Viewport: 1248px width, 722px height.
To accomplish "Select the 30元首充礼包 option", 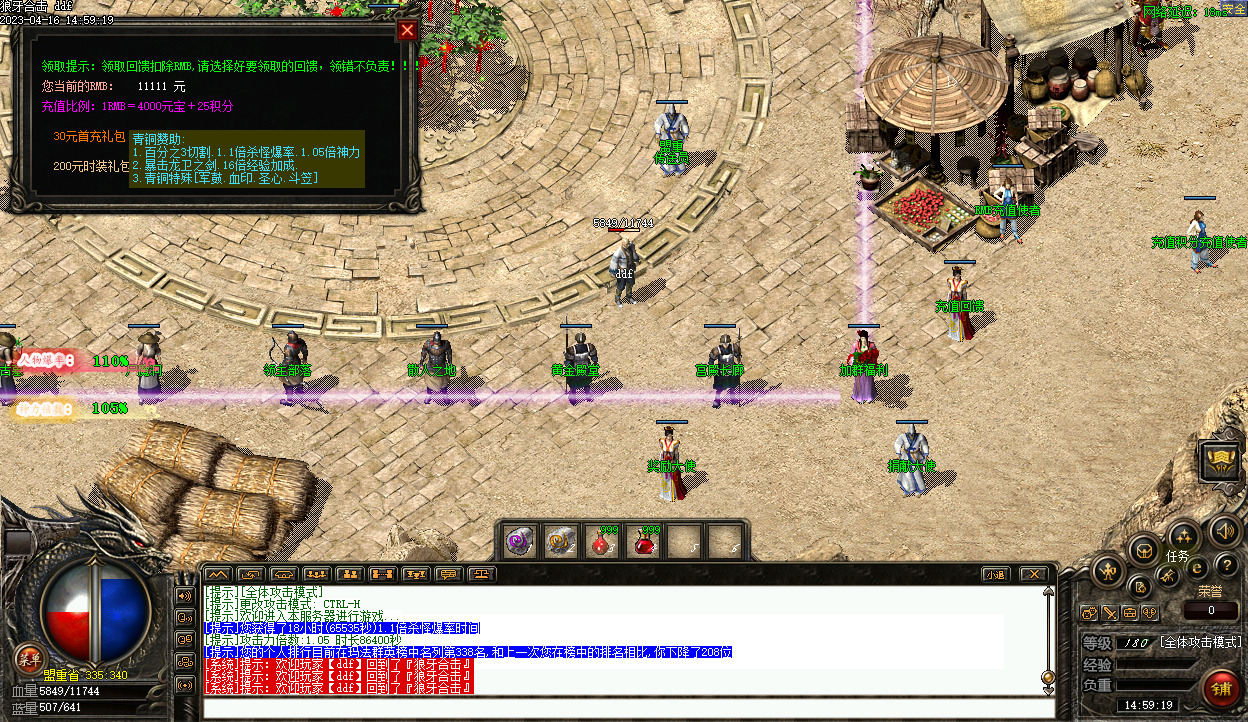I will [91, 136].
